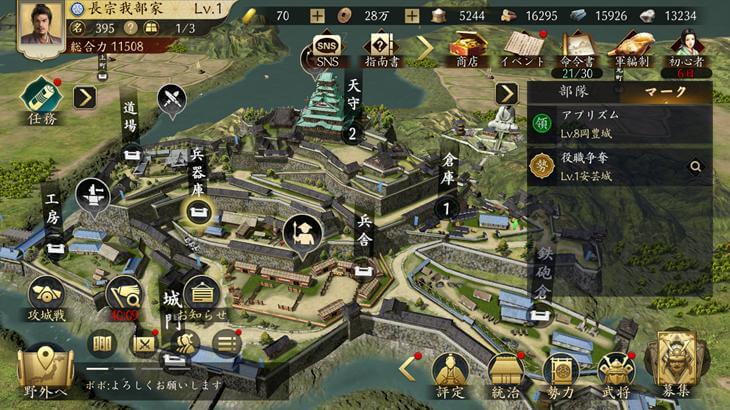Viewport: 730px width, 410px height.
Task: Open the 統治 governance menu
Action: pos(505,374)
